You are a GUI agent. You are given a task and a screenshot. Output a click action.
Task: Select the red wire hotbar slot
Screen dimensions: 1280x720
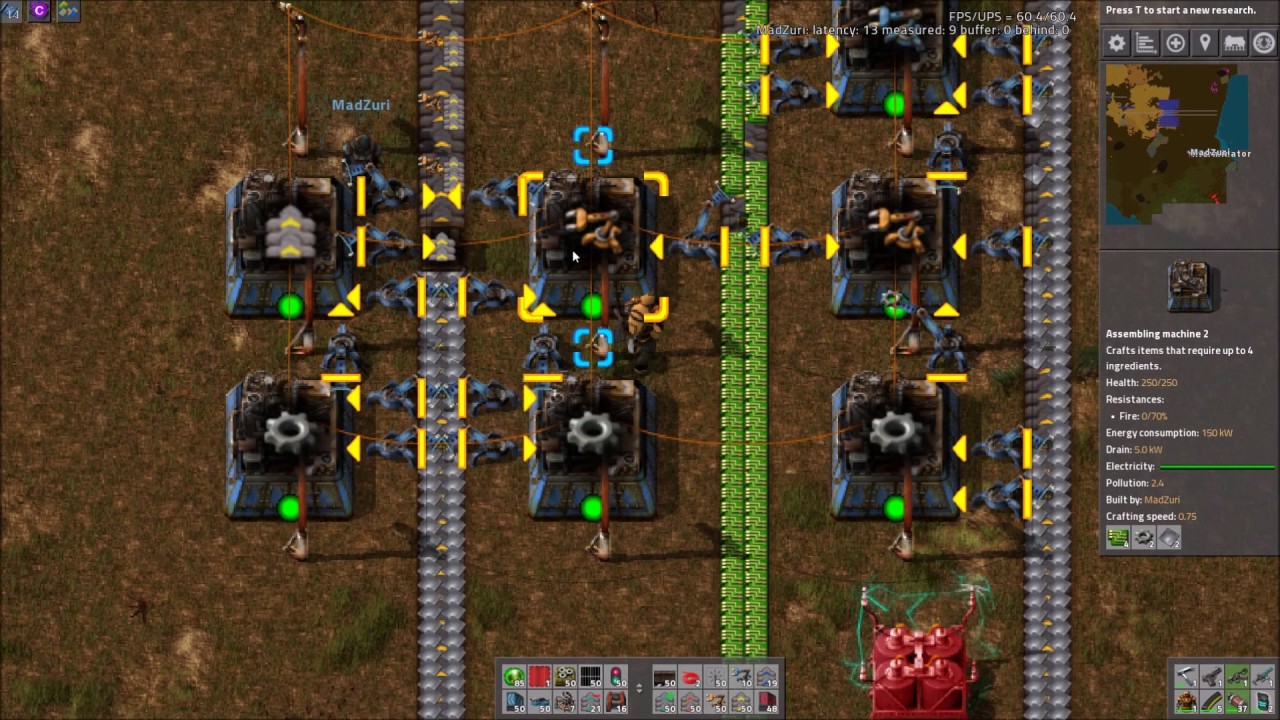690,678
